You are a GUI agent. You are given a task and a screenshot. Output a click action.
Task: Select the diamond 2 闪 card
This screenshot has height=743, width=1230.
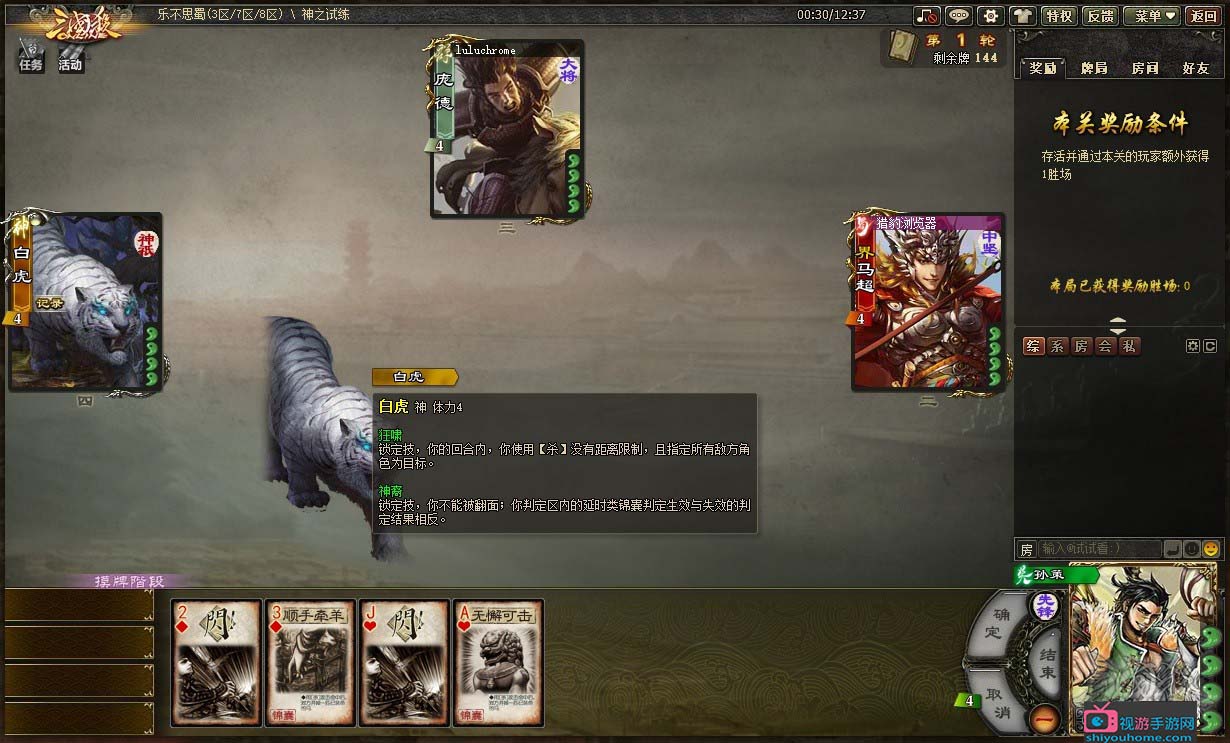[x=212, y=663]
